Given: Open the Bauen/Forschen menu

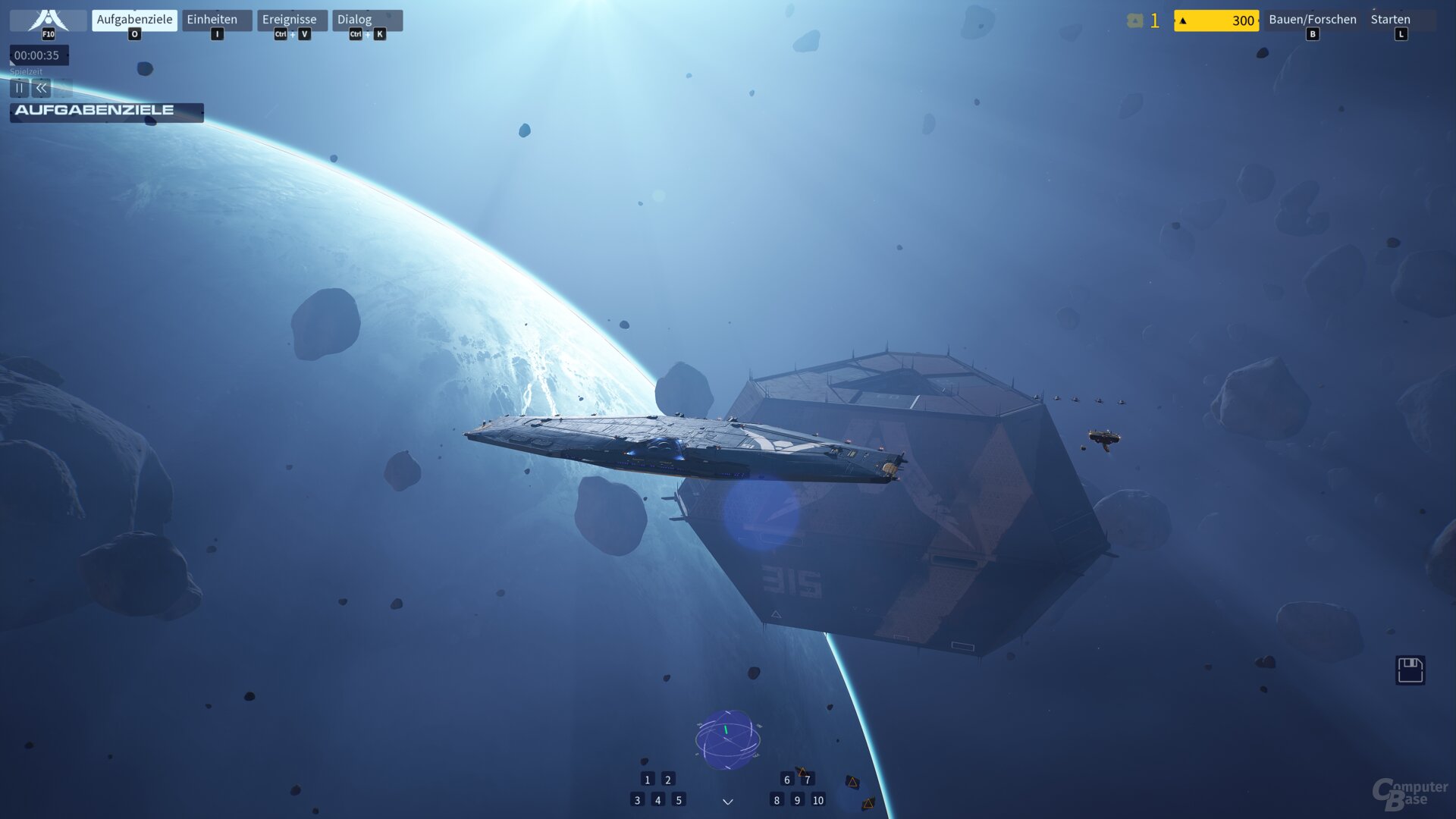Looking at the screenshot, I should click(1312, 19).
